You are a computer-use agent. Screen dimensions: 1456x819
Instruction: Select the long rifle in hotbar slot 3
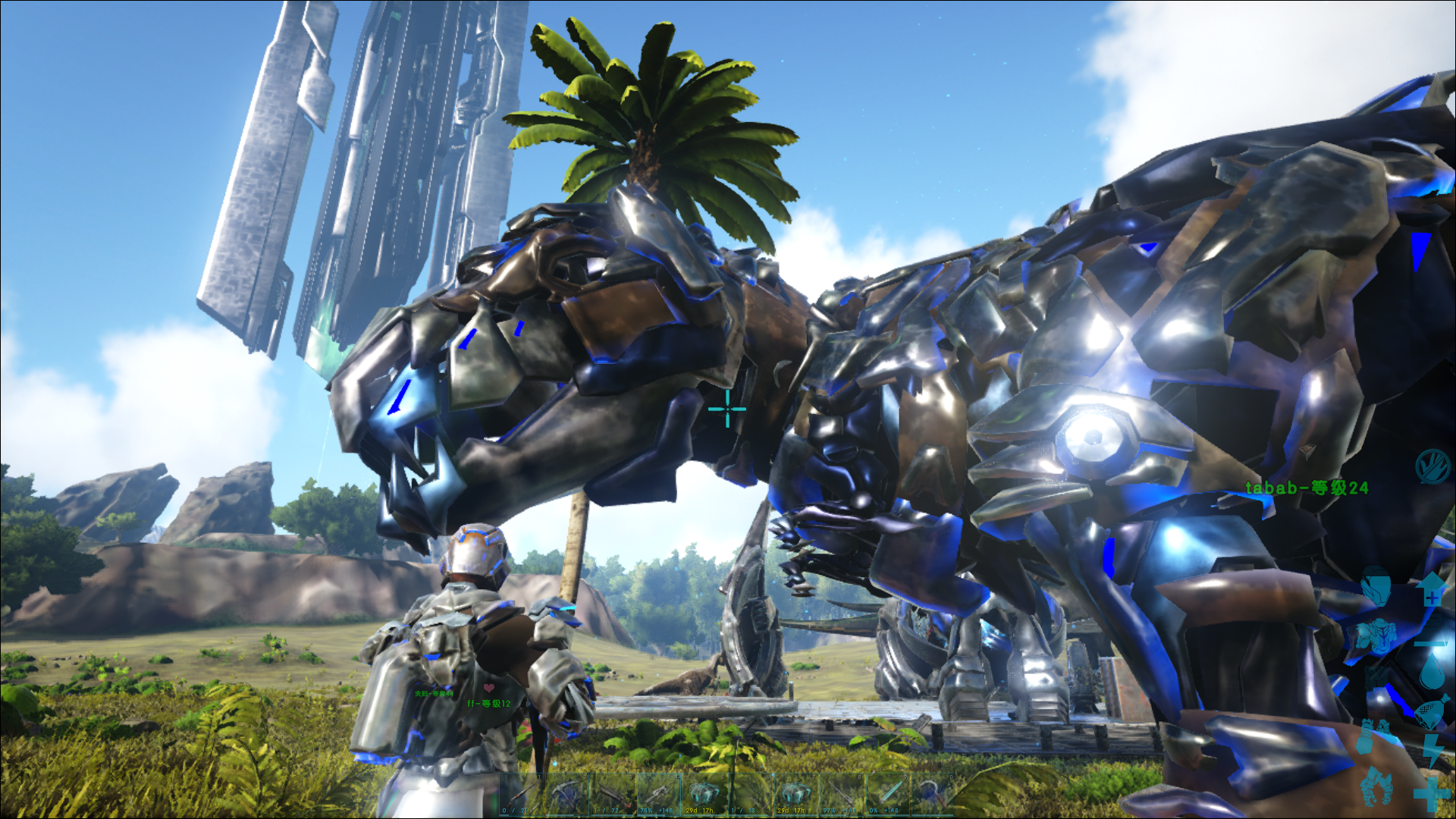click(x=613, y=795)
